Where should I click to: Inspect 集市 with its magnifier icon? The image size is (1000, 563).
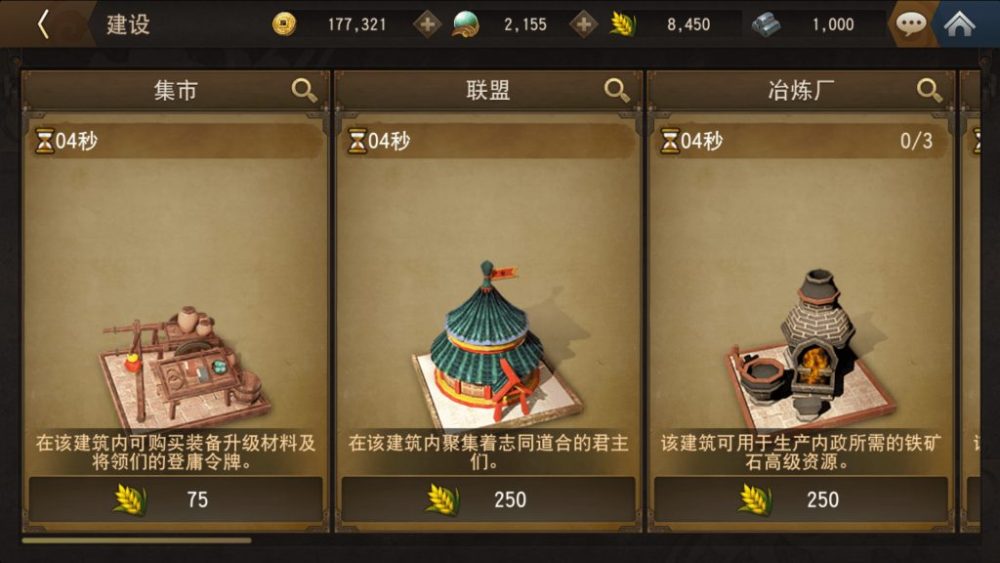click(304, 91)
